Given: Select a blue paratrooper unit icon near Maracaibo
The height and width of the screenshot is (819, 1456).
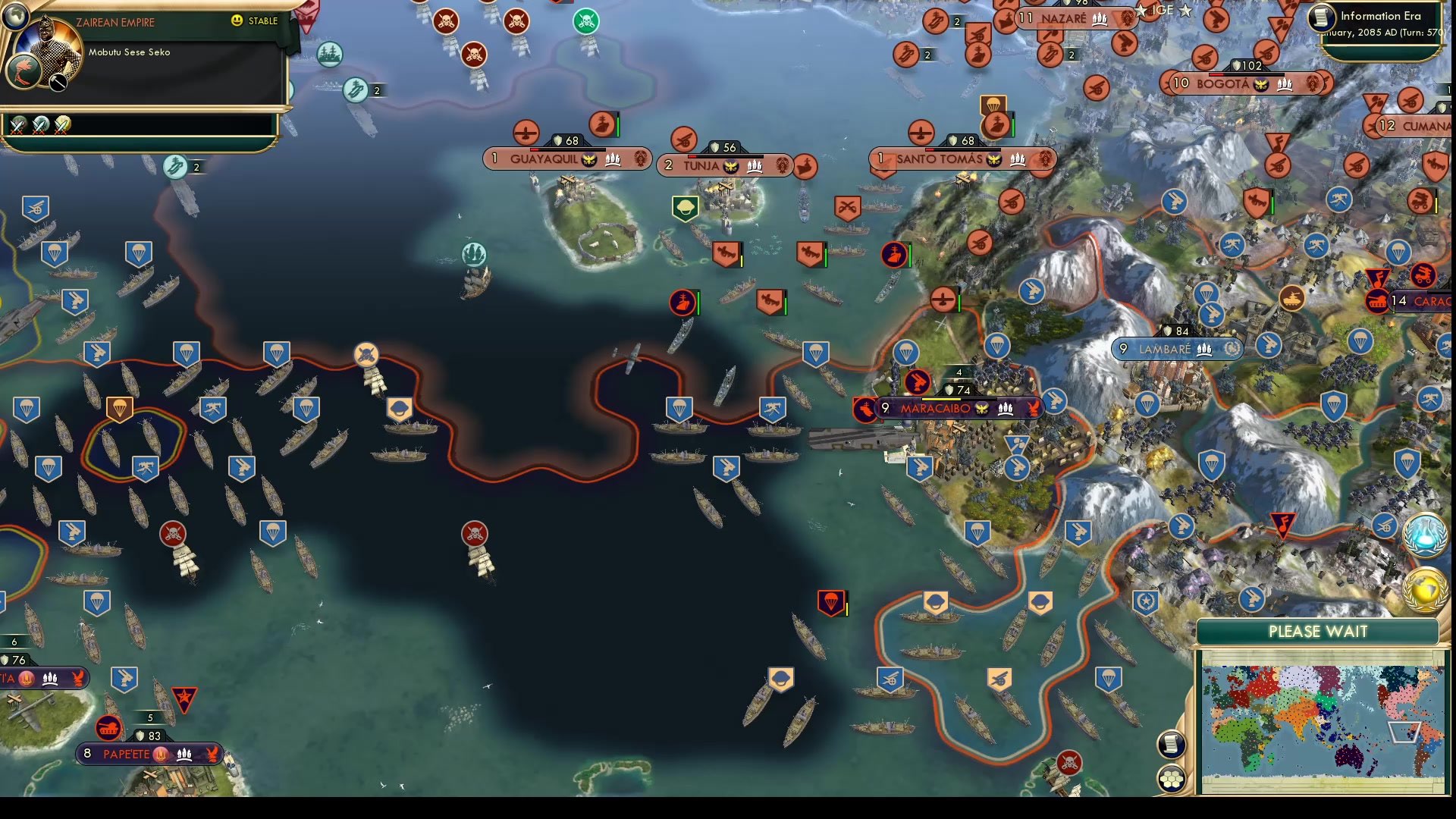Looking at the screenshot, I should [907, 353].
